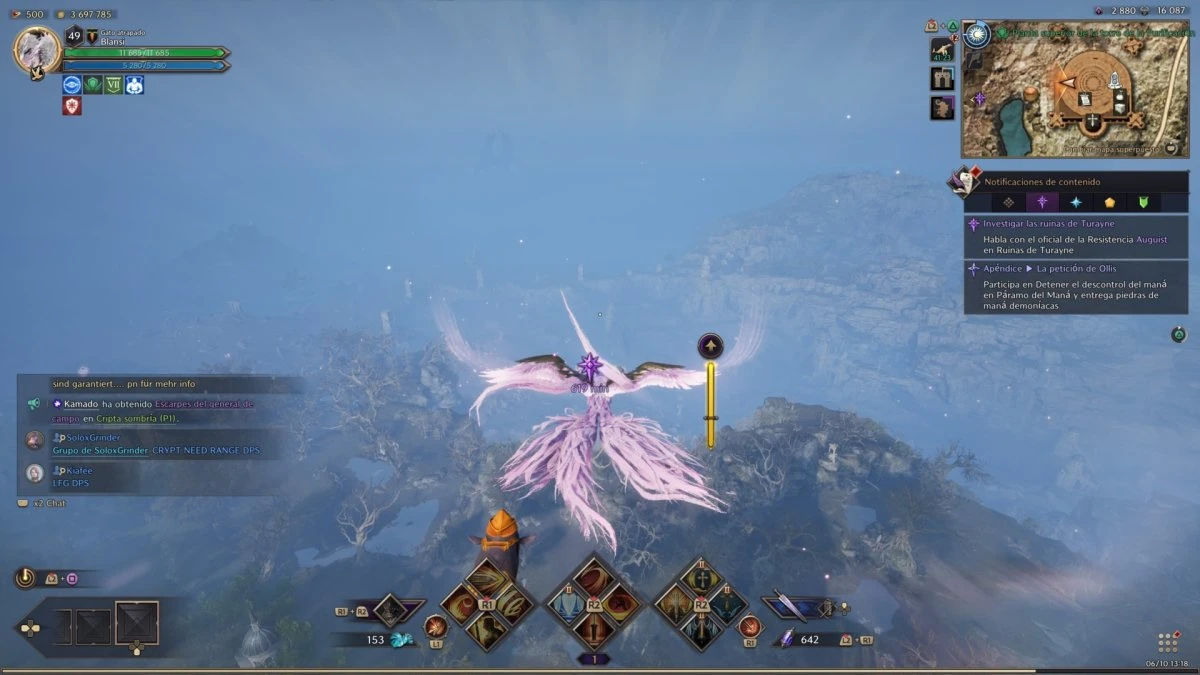The height and width of the screenshot is (675, 1200).
Task: Select the yellow pentagon notification tab
Action: [1109, 201]
